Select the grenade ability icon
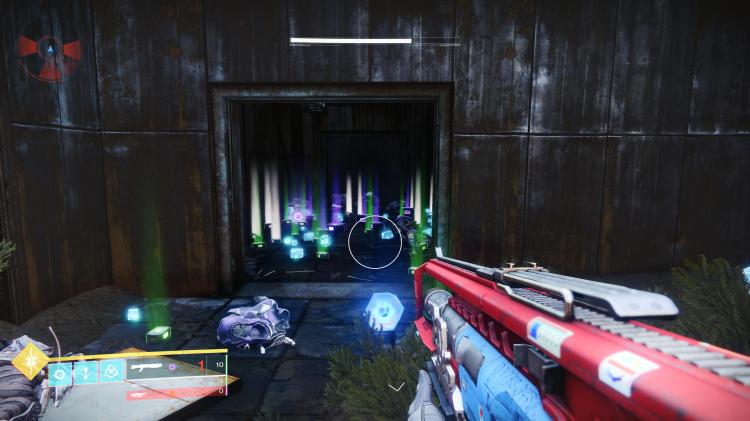Image resolution: width=750 pixels, height=421 pixels. coord(62,373)
